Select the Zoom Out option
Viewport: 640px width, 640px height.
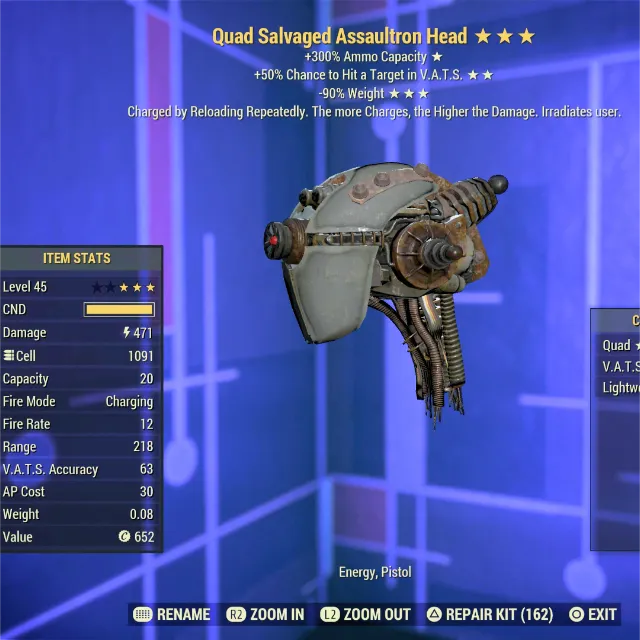click(365, 614)
